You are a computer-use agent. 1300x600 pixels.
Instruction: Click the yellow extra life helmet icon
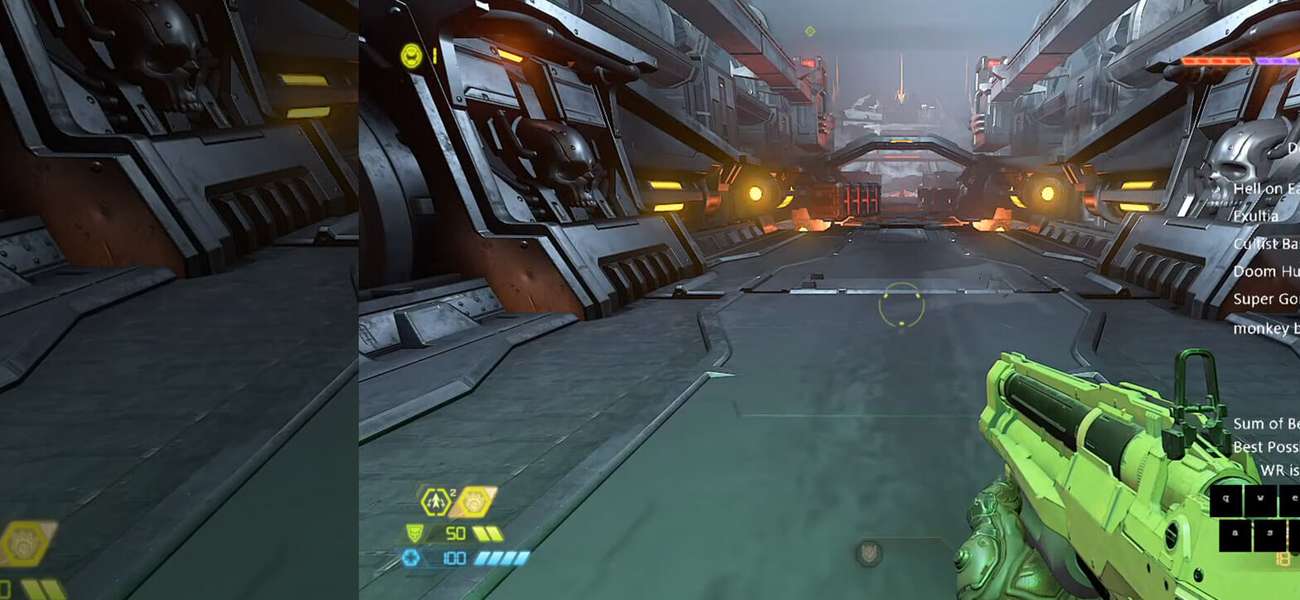(x=410, y=56)
